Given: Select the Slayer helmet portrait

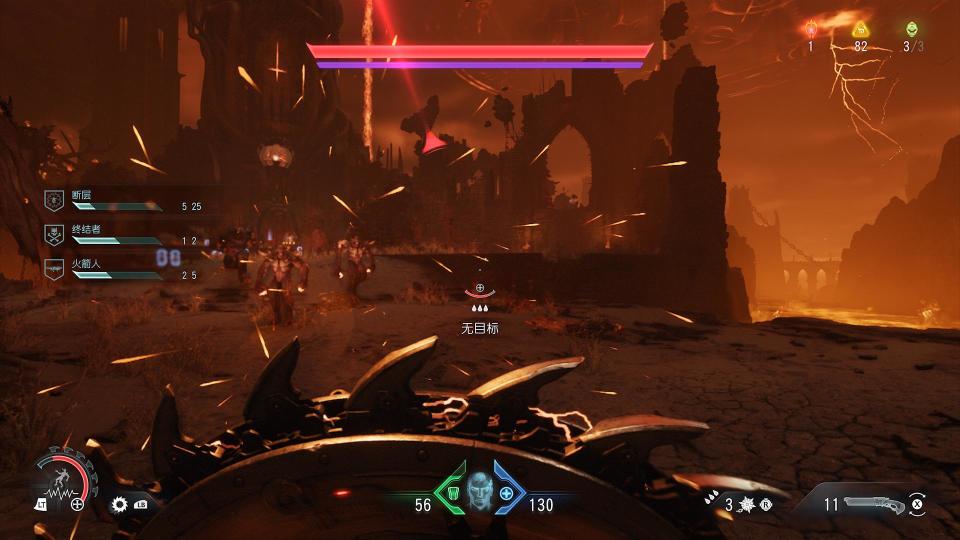Looking at the screenshot, I should [x=480, y=491].
